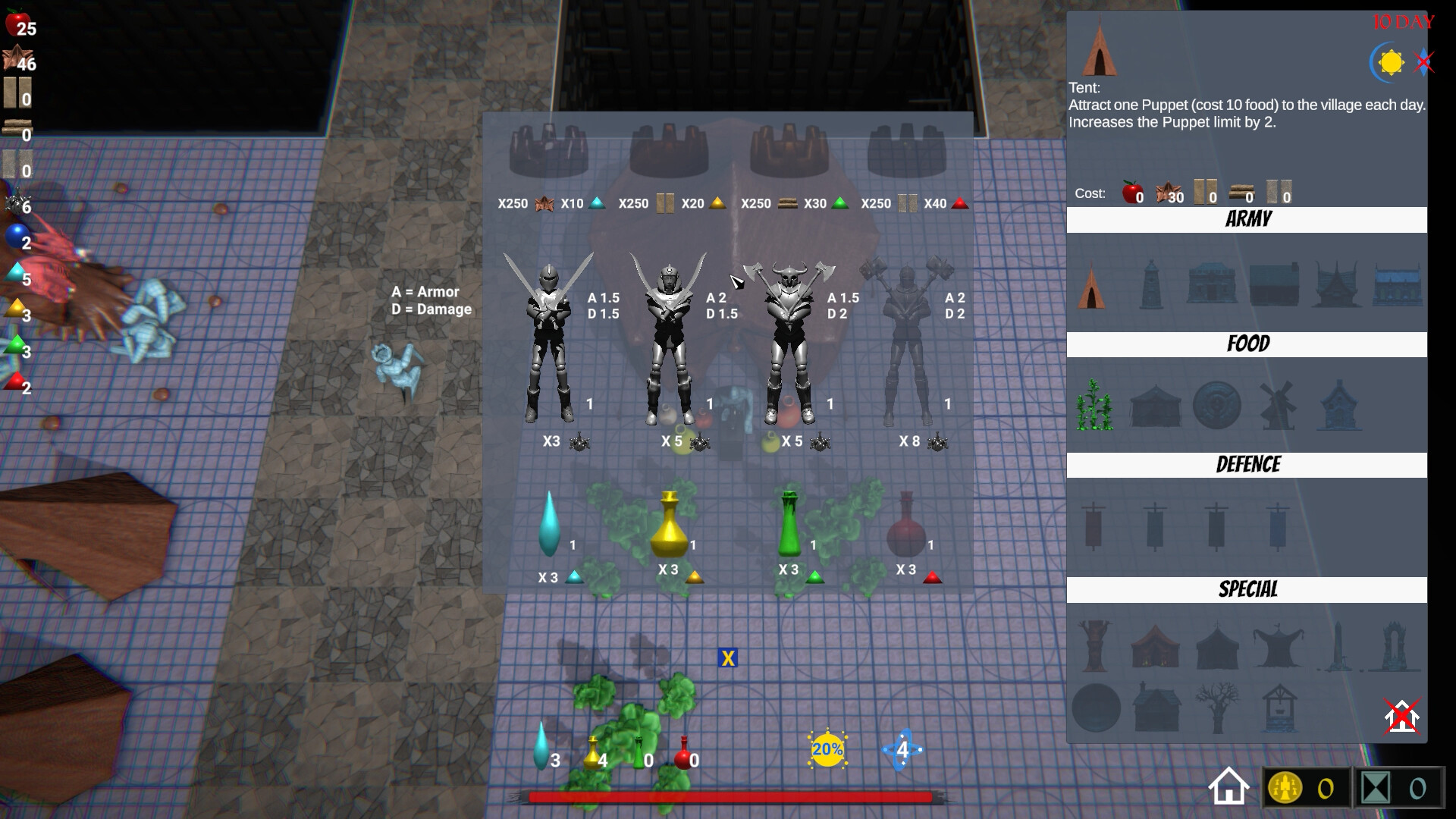Viewport: 1456px width, 819px height.
Task: Click the 10 DAY counter label
Action: (1401, 23)
